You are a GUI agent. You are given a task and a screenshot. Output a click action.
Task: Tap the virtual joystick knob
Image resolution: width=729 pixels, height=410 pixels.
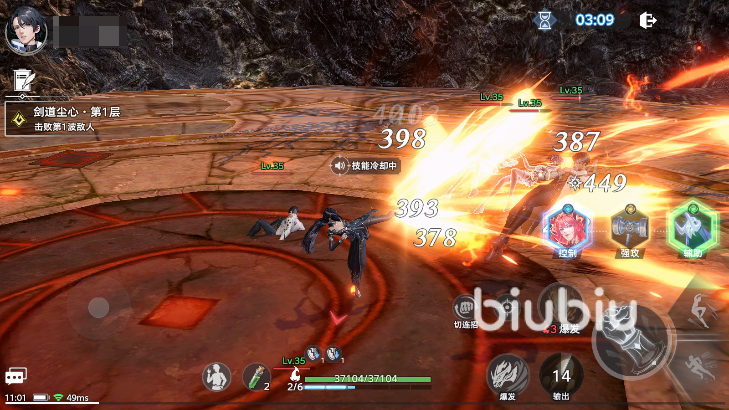click(98, 307)
